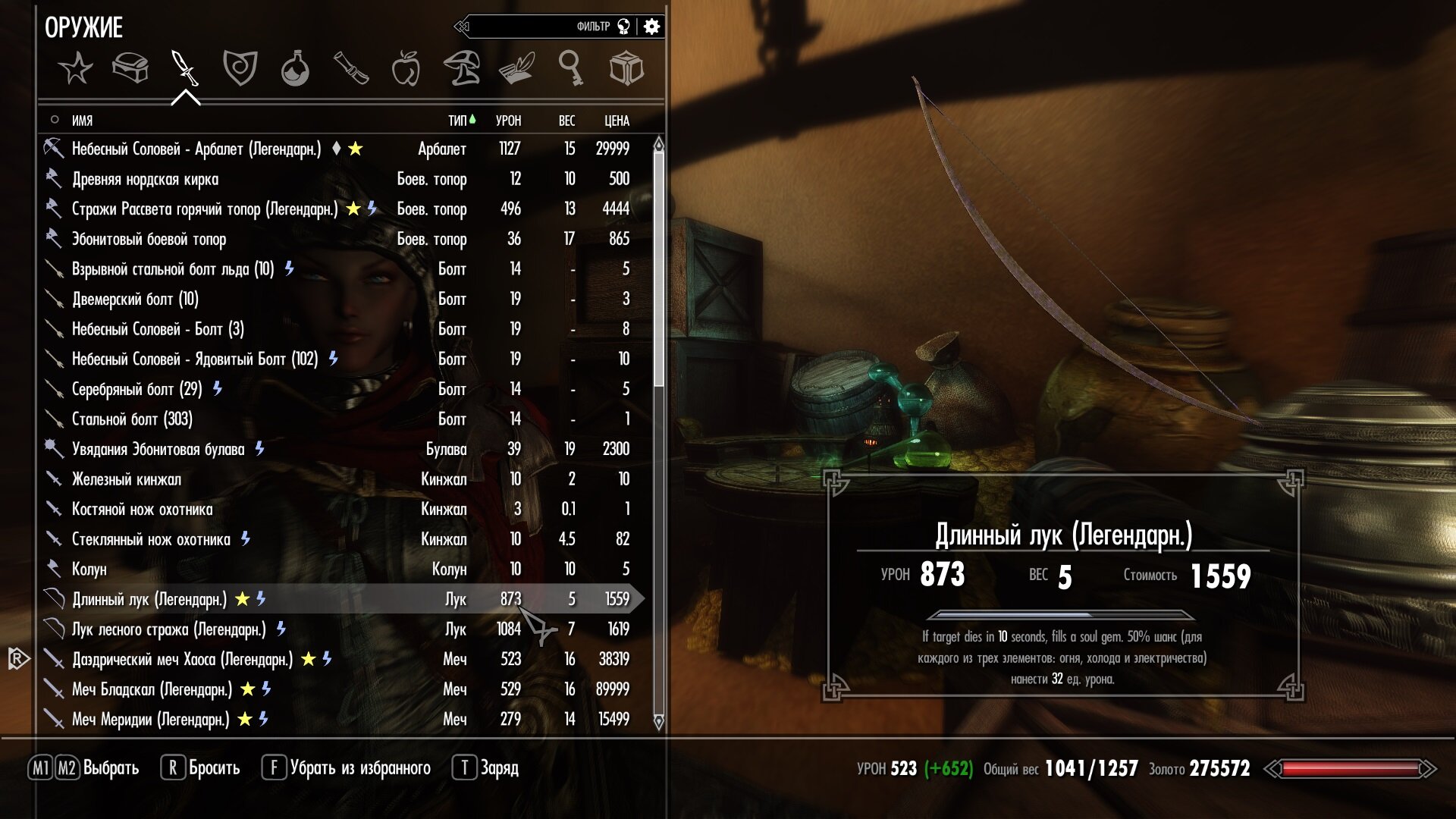Select Небесный Соловей - Арбалет row
Screen dimensions: 1456x819
coord(196,149)
